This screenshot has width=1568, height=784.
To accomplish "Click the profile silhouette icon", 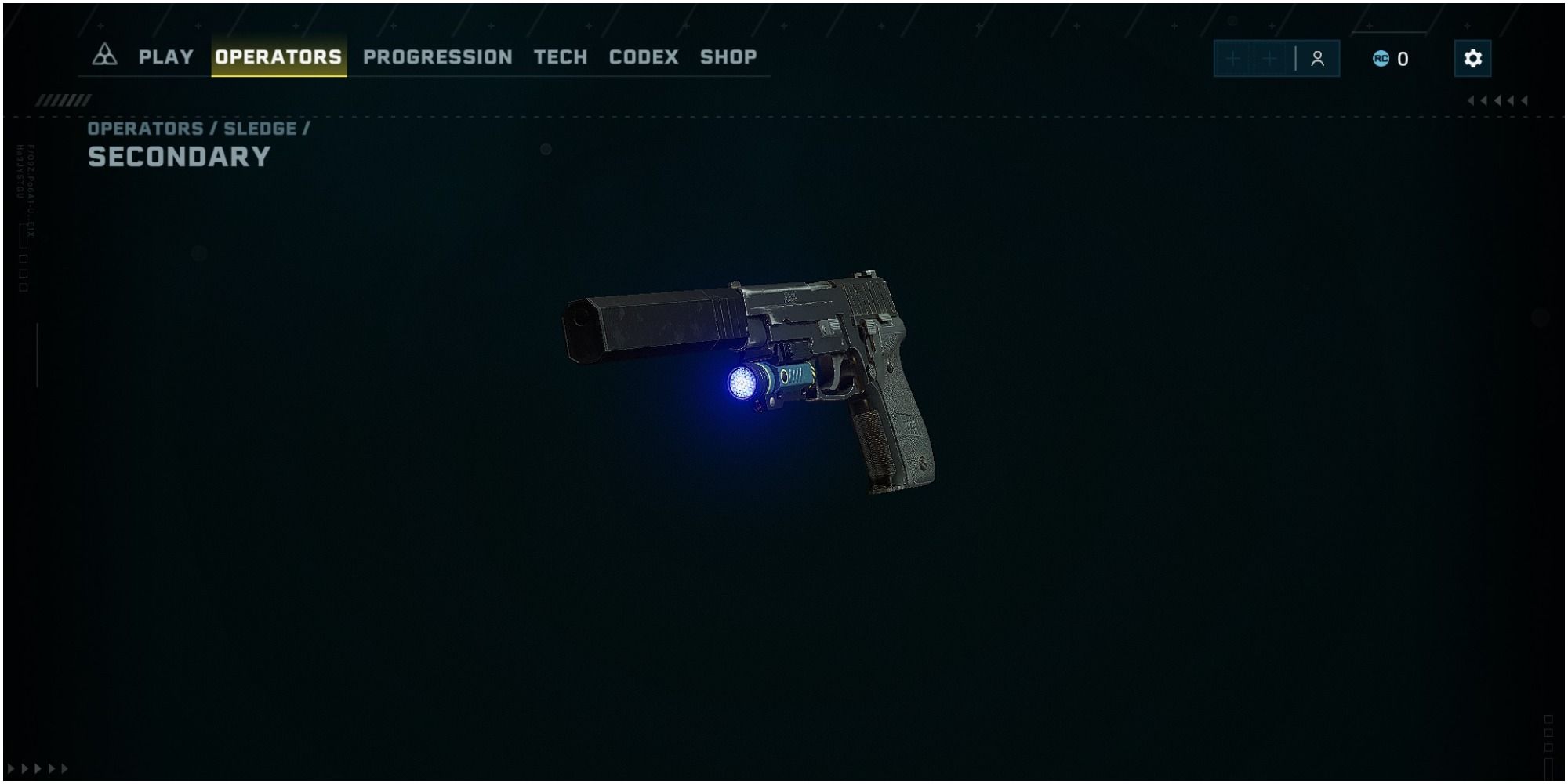I will coord(1318,56).
